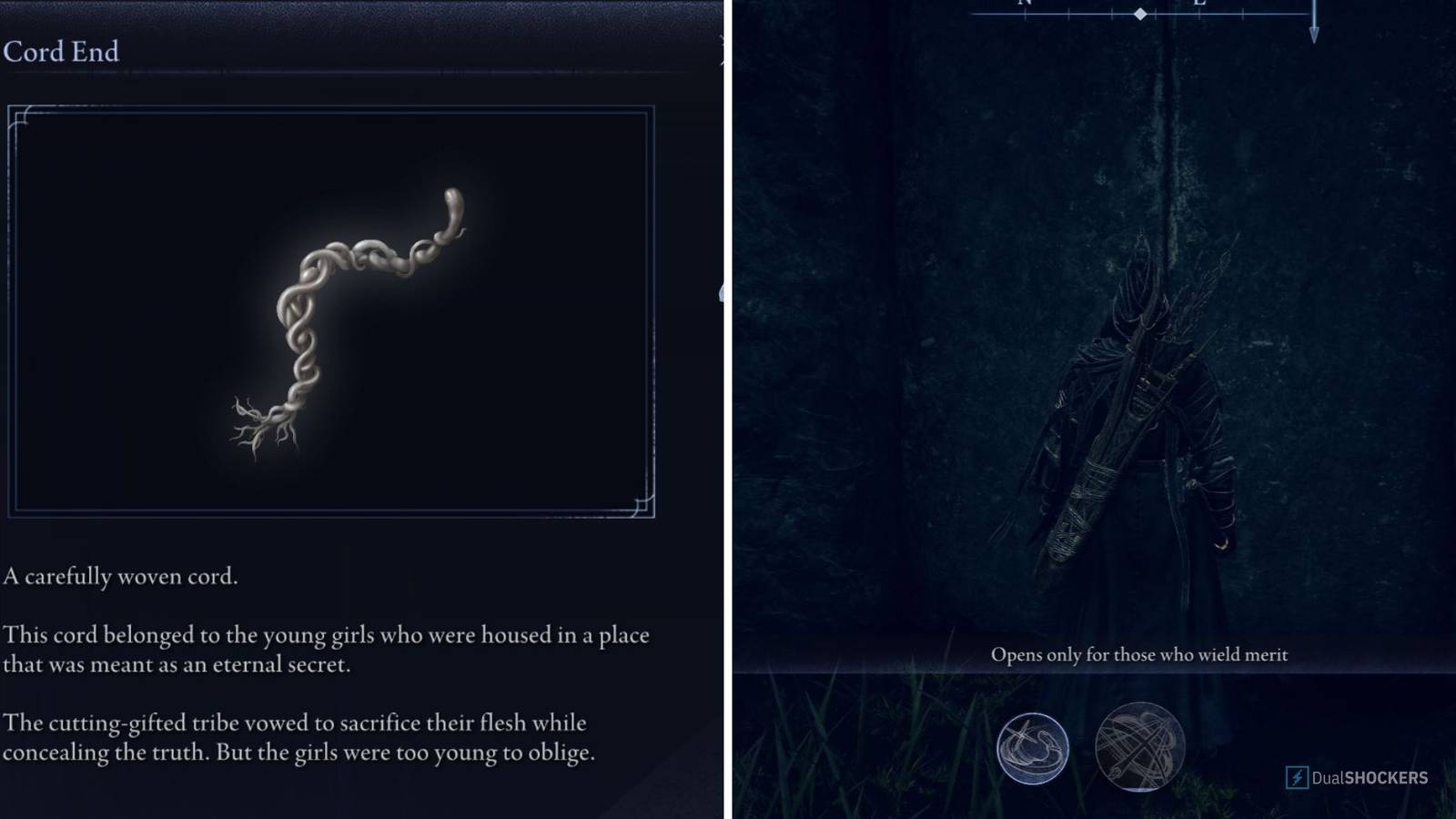Select the left woven cord emblem icon
1456x819 pixels.
[x=1033, y=748]
